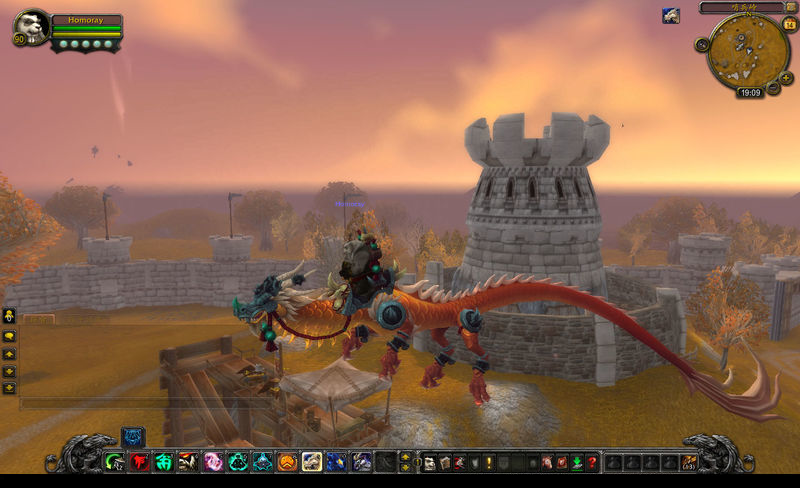Use the pink swirl ability on action bar

pyautogui.click(x=213, y=462)
